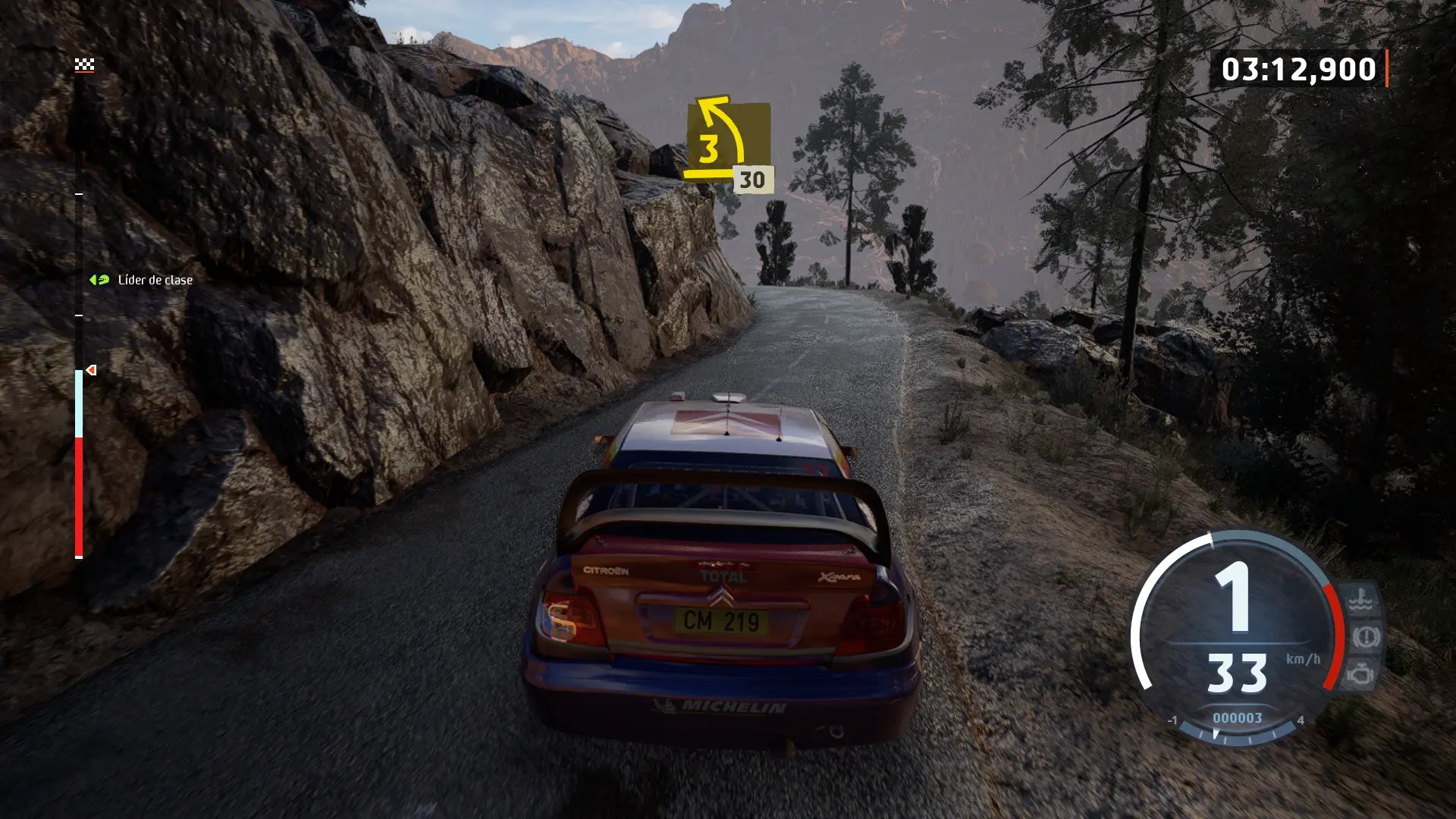The width and height of the screenshot is (1456, 819).
Task: Click the brake warning indicator icon
Action: tap(1366, 637)
